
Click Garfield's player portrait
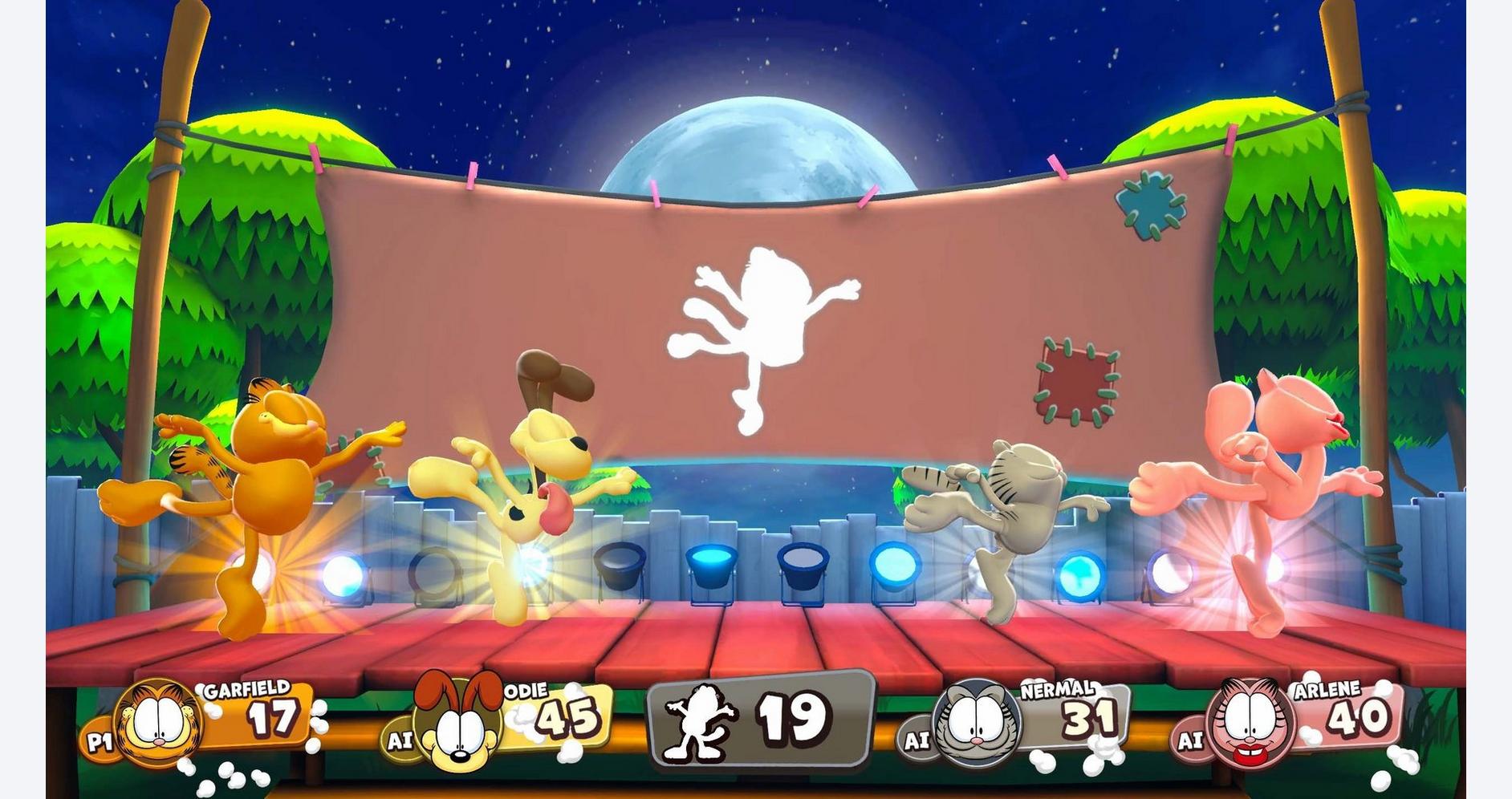point(158,721)
